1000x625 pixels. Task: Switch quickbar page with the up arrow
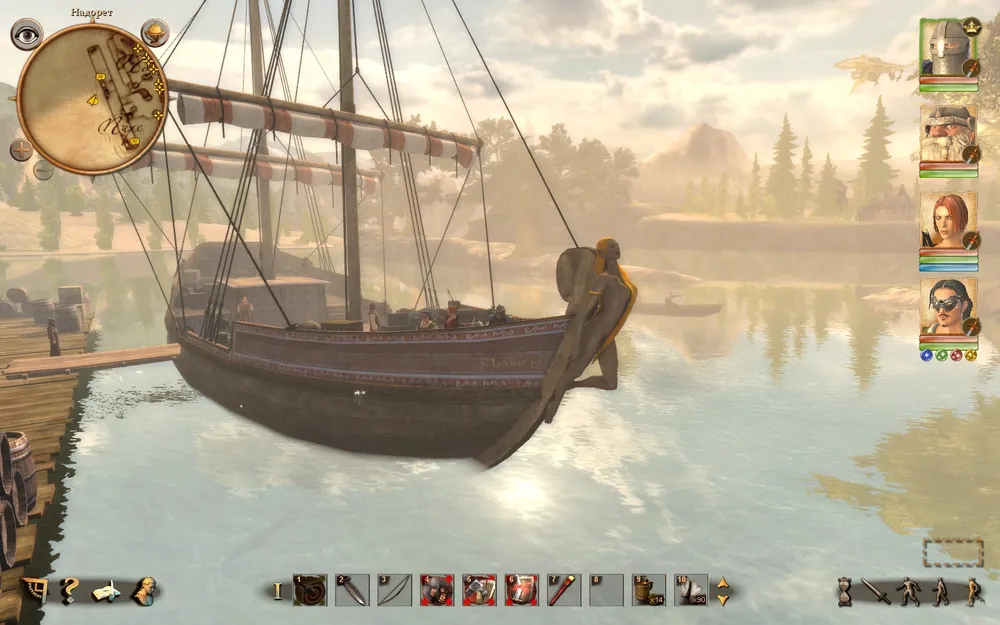(x=722, y=583)
